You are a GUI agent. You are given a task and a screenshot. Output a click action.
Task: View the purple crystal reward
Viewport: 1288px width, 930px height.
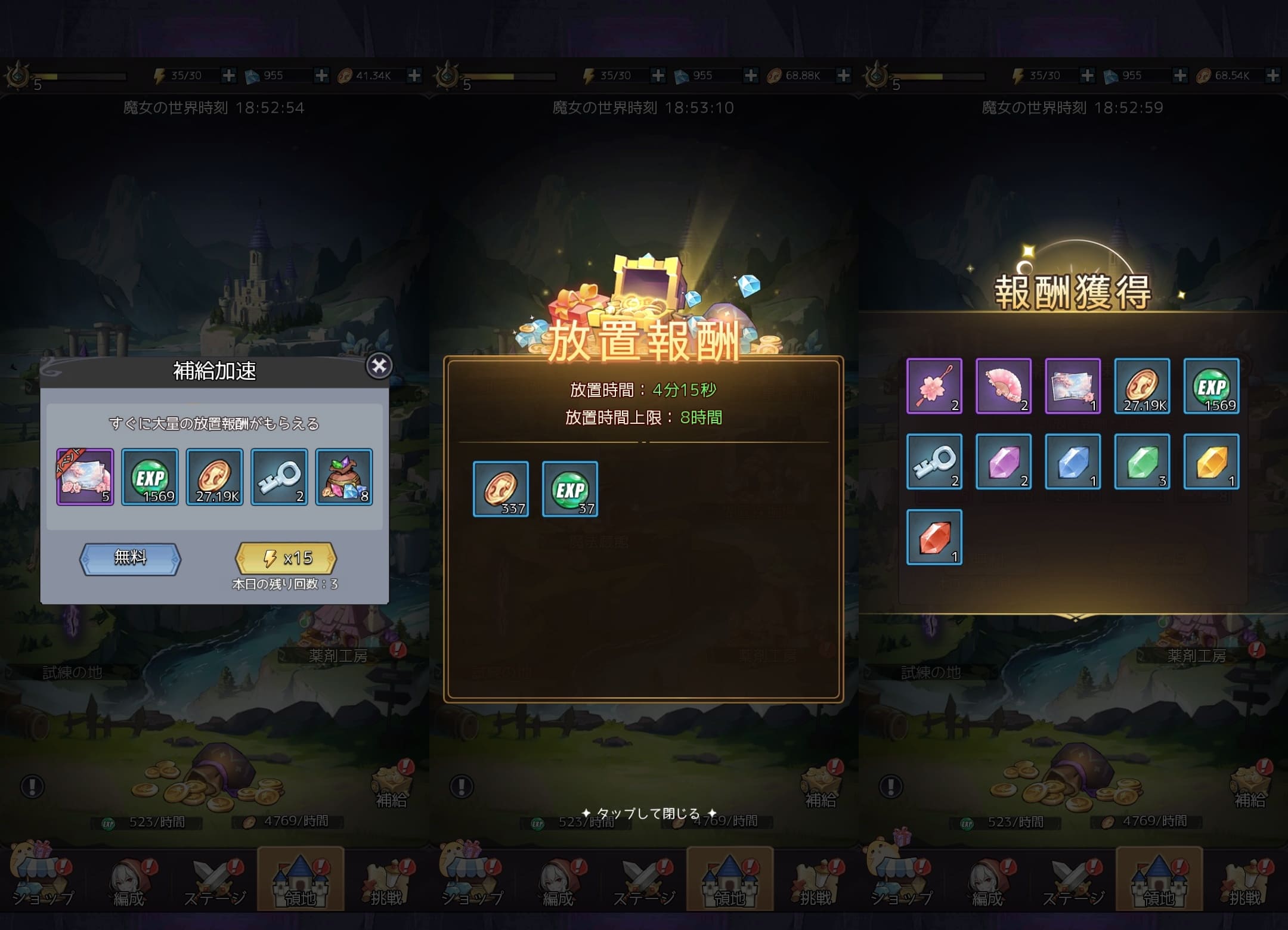(1003, 461)
